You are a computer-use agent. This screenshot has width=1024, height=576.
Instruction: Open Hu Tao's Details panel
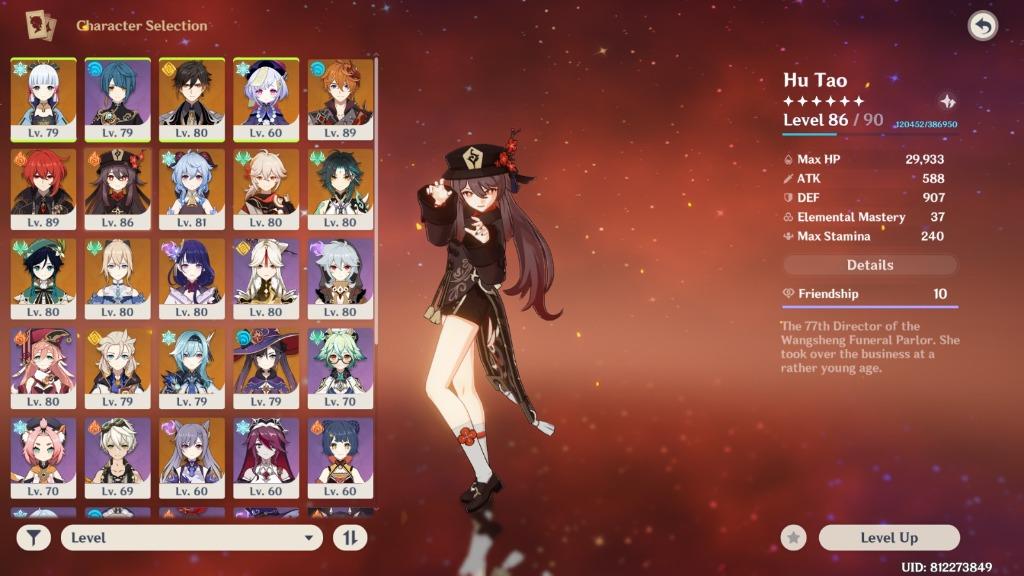[x=870, y=265]
